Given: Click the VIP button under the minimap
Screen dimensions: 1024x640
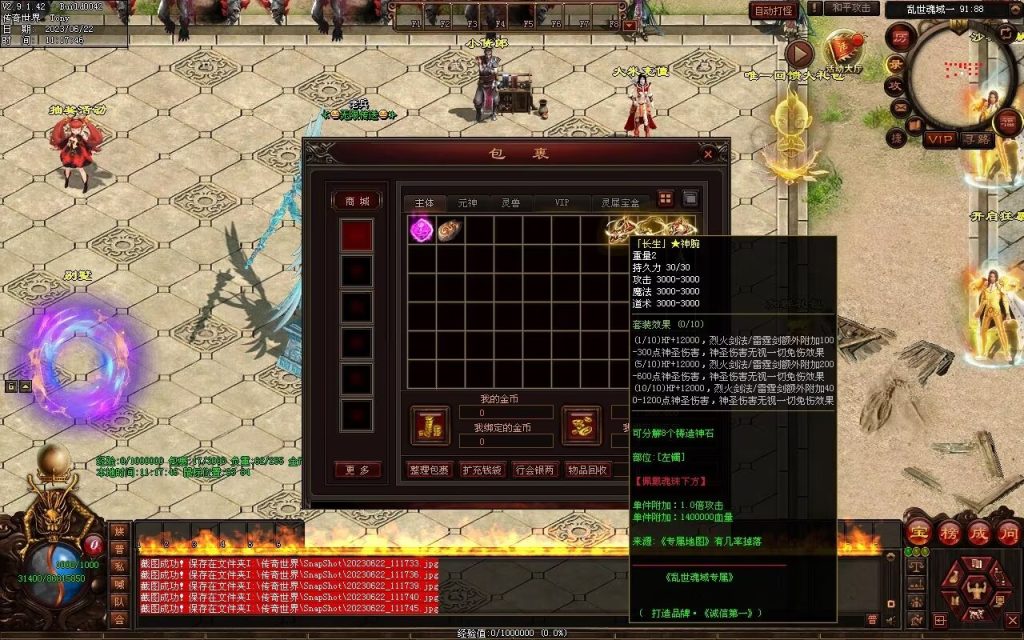Looking at the screenshot, I should (x=939, y=139).
